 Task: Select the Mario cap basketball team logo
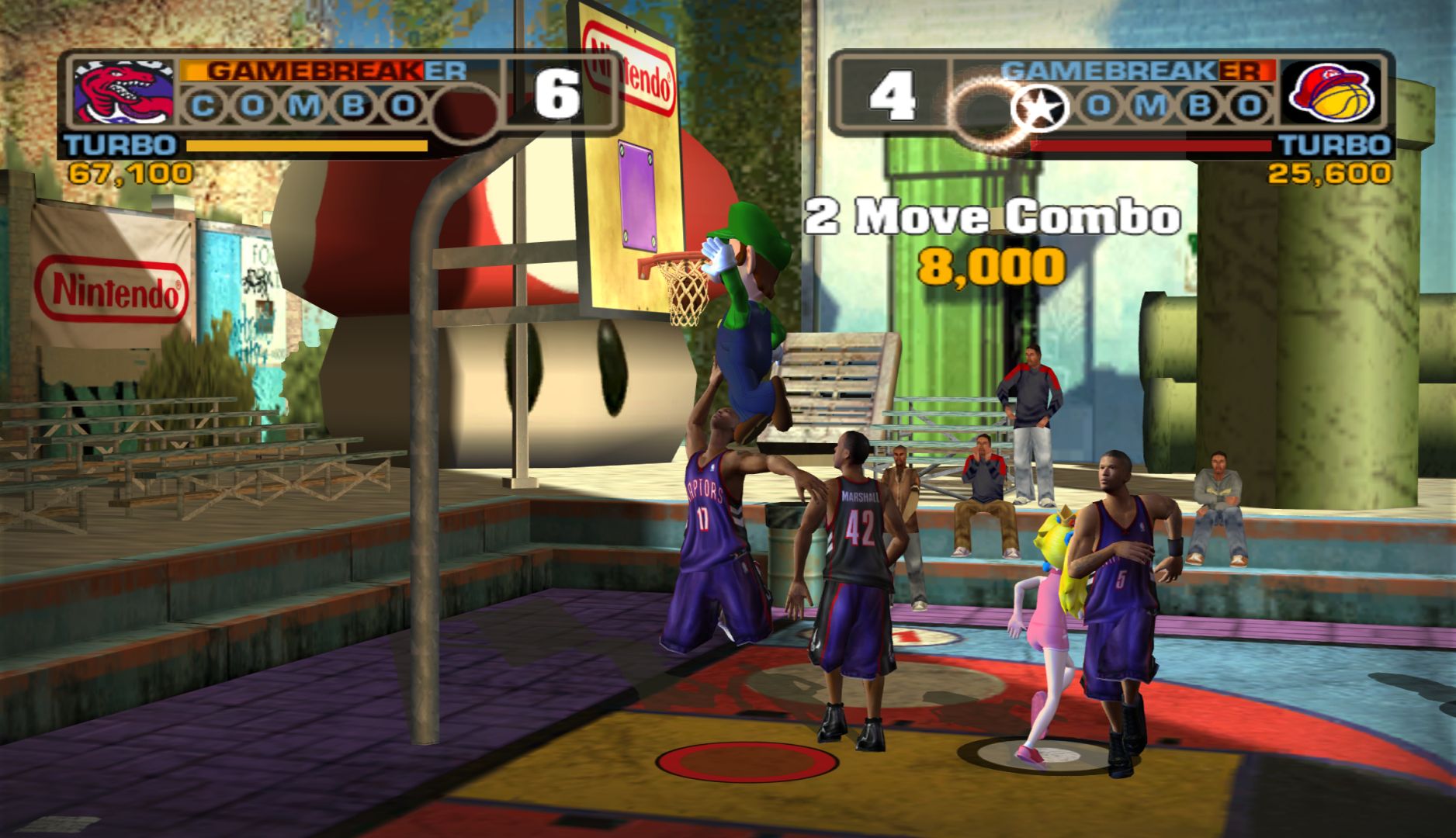point(1330,93)
